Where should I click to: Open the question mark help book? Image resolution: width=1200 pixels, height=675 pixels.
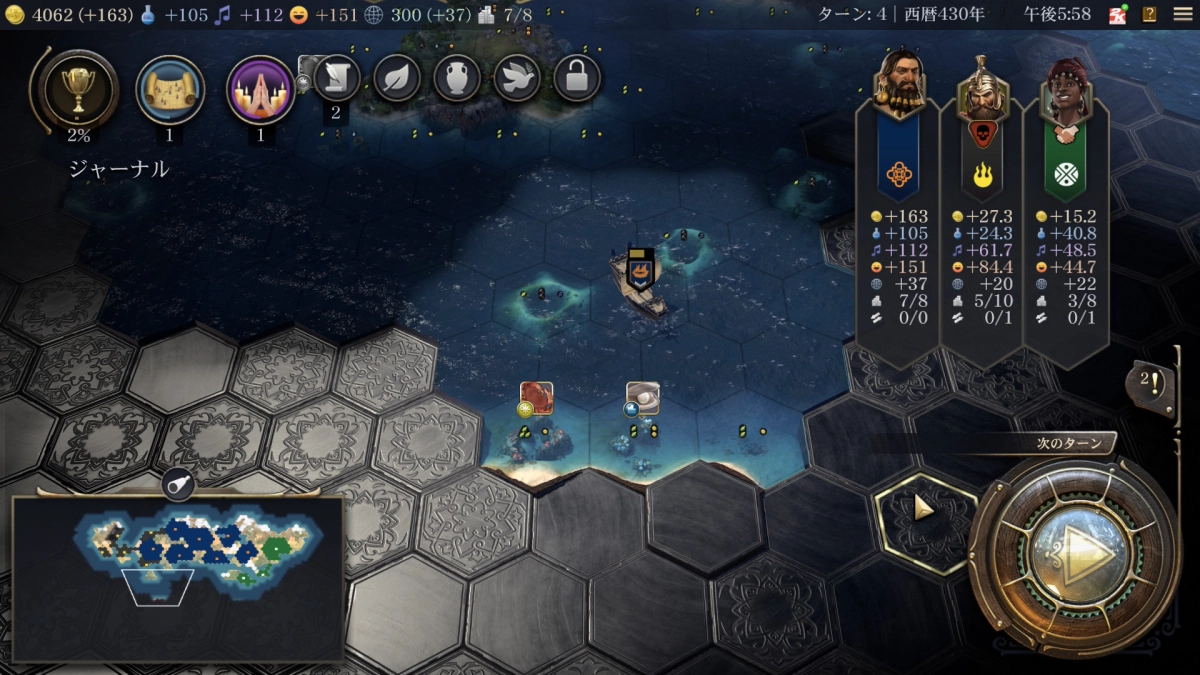(x=1150, y=14)
